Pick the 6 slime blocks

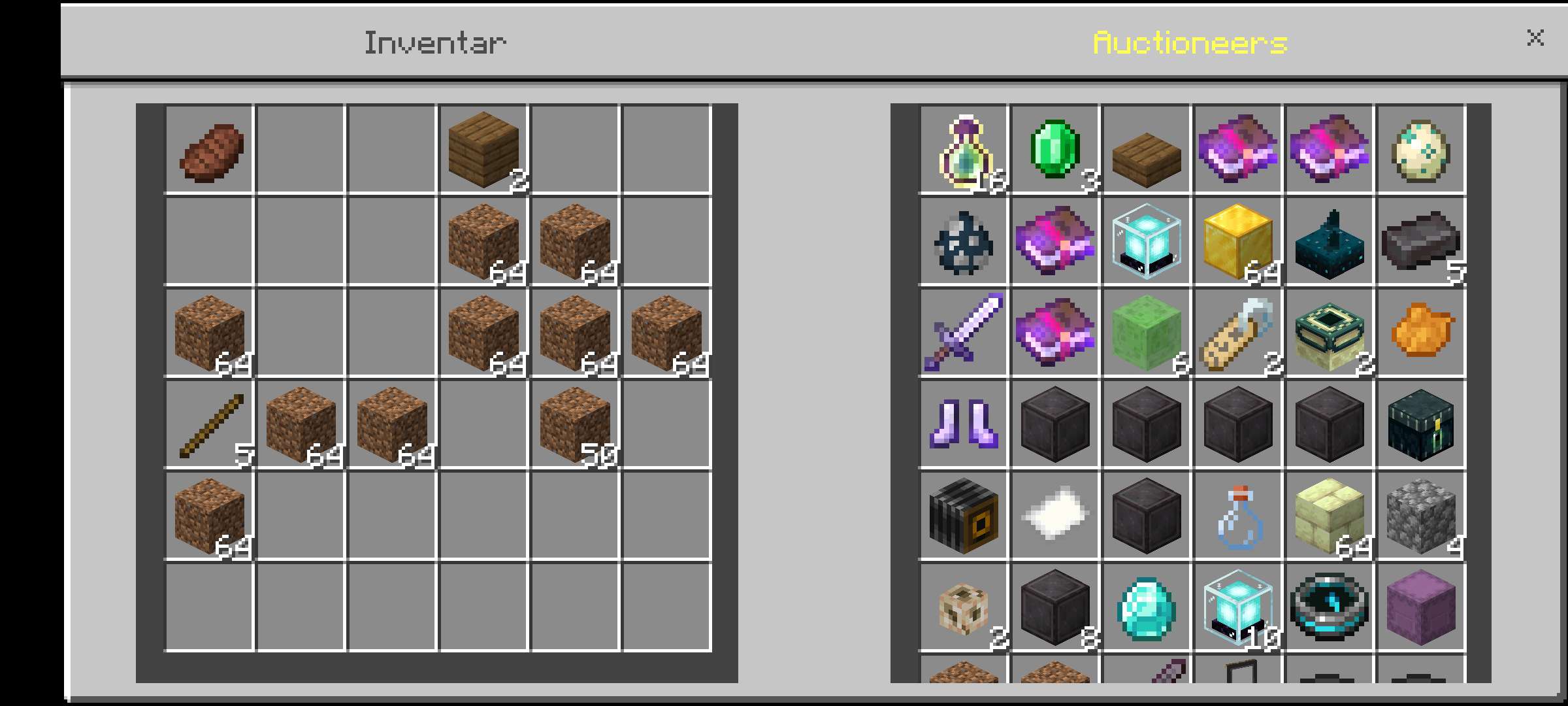pos(1147,333)
